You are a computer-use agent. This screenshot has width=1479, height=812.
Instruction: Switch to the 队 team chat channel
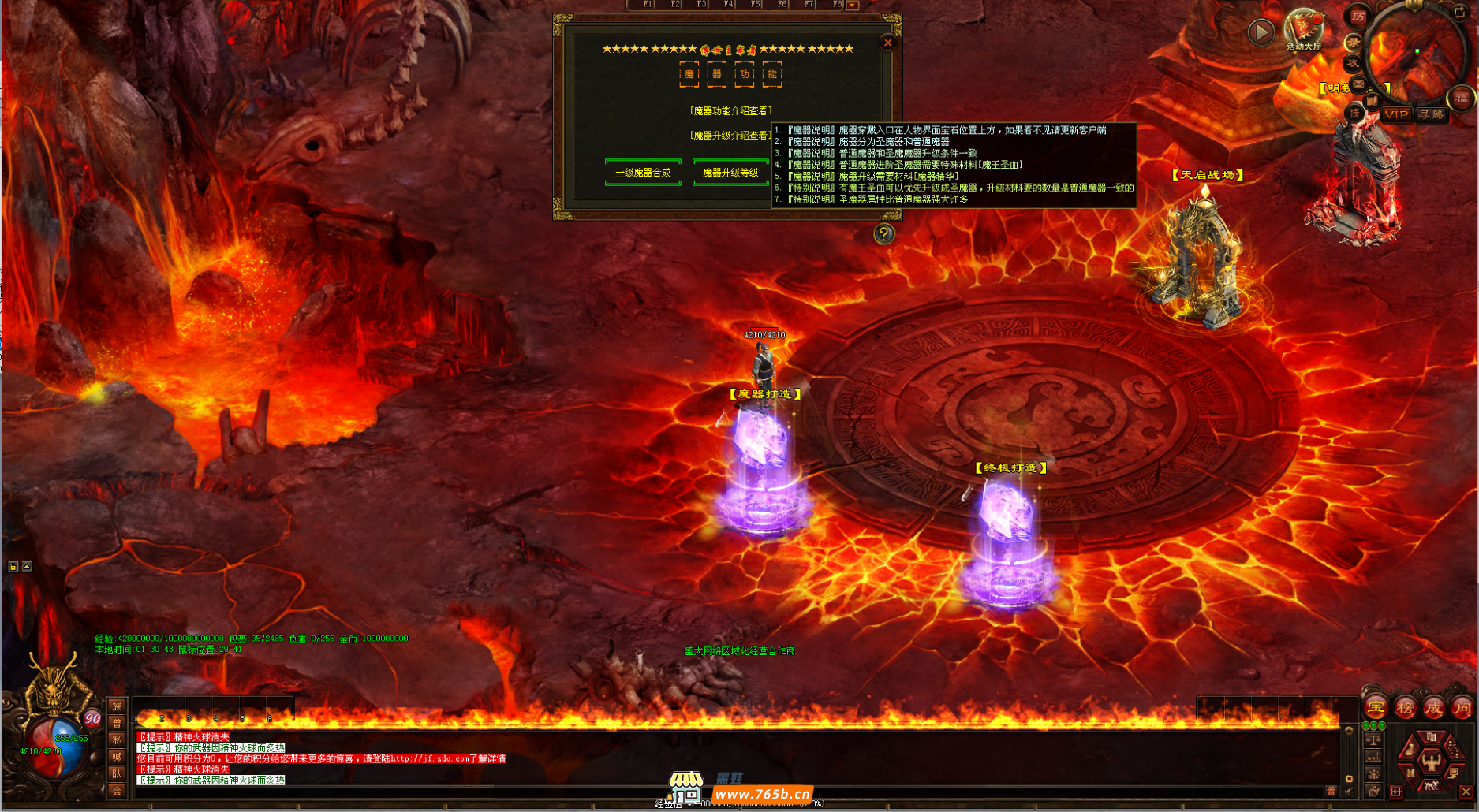pyautogui.click(x=117, y=773)
